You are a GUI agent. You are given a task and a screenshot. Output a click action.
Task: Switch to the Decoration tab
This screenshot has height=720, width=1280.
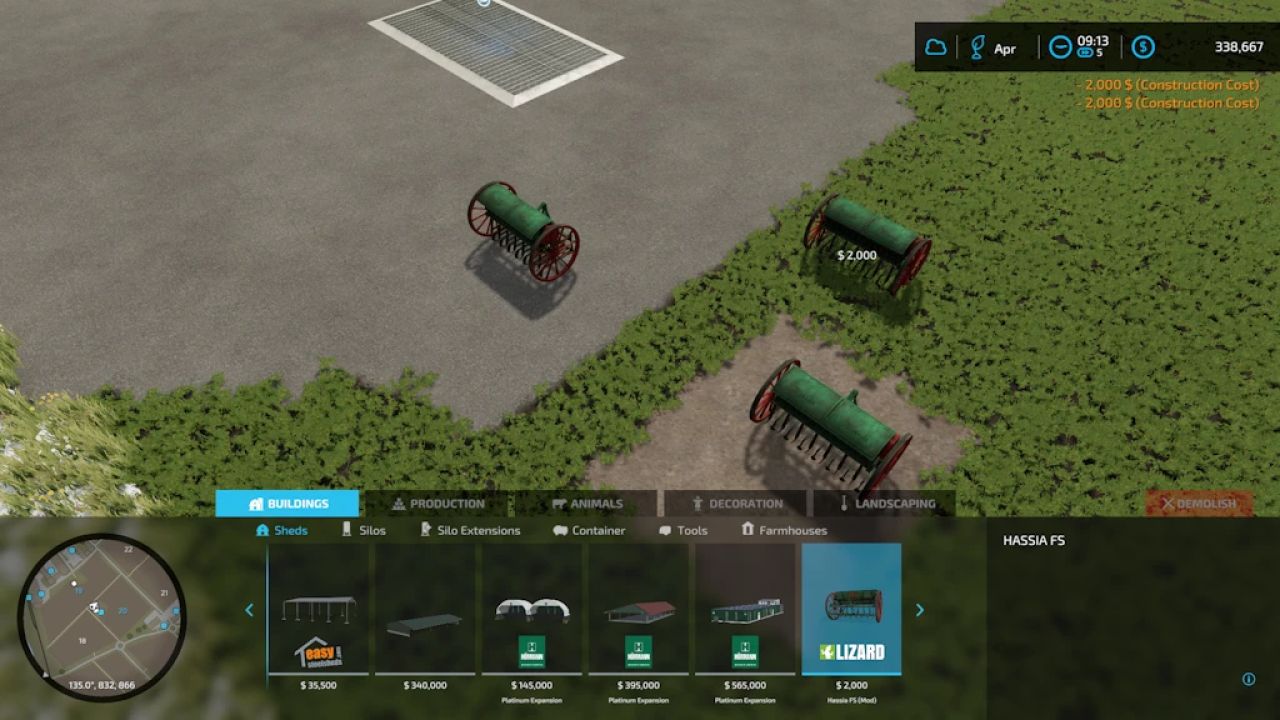coord(735,504)
